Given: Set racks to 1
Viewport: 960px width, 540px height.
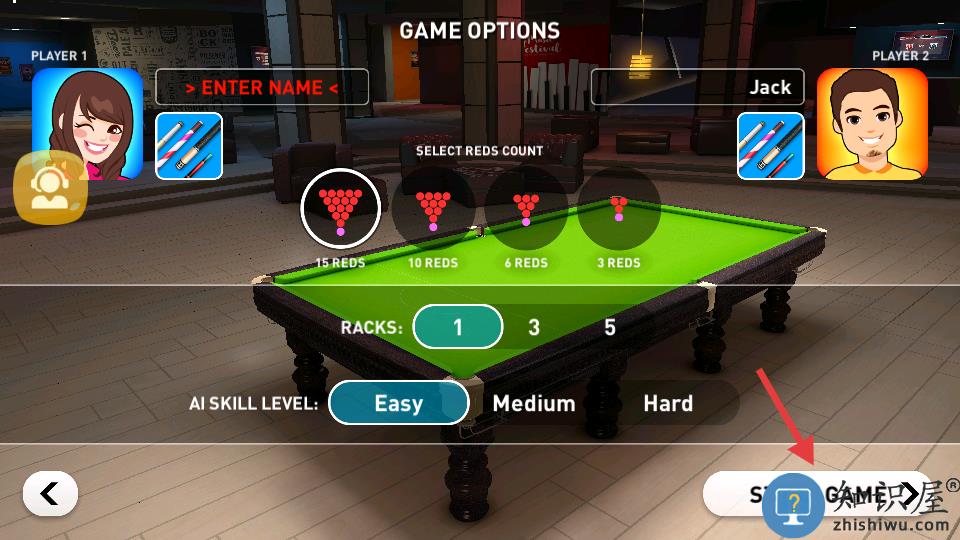Looking at the screenshot, I should click(x=457, y=327).
